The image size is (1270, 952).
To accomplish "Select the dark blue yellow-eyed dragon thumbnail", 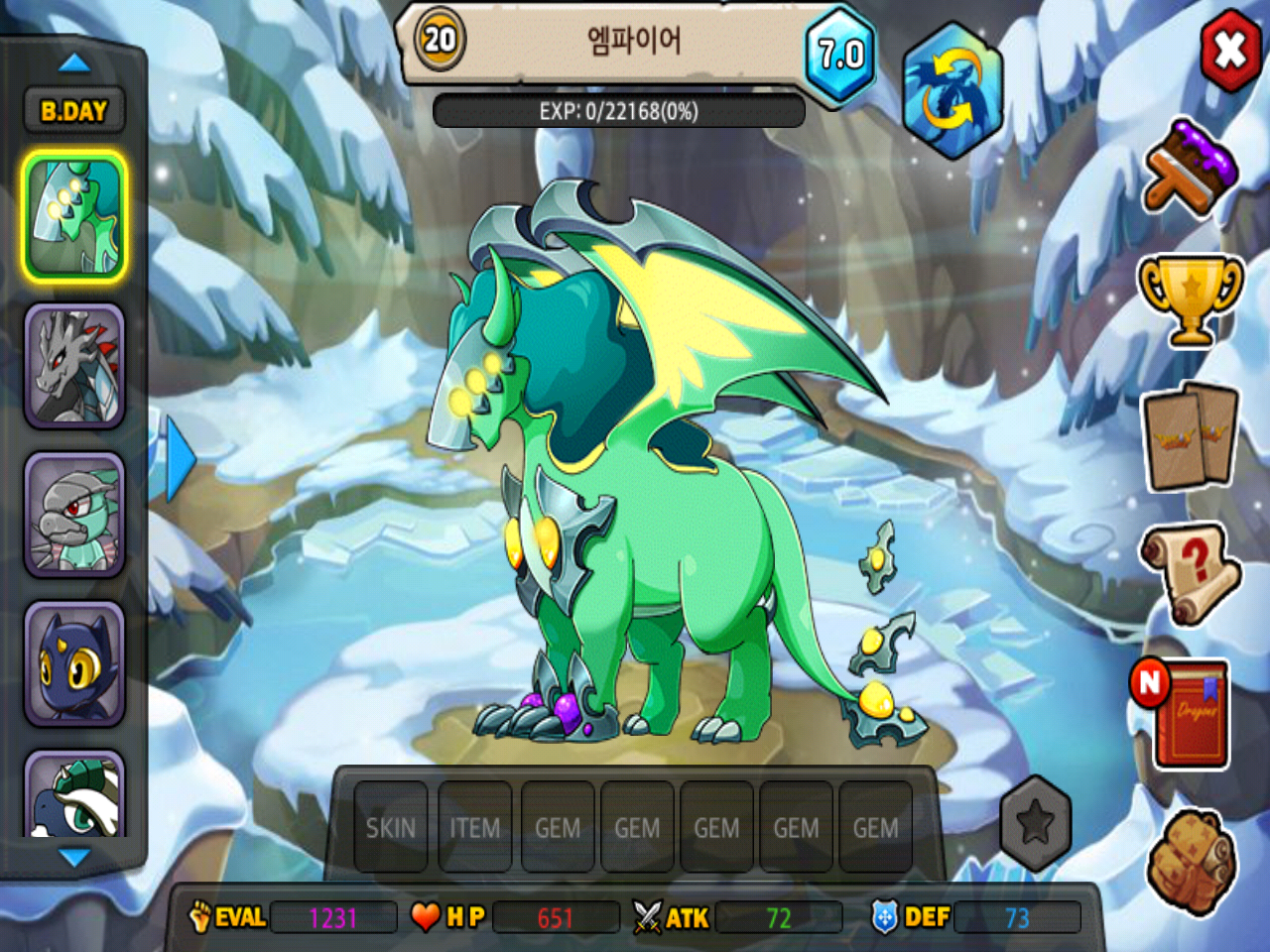I will point(74,663).
